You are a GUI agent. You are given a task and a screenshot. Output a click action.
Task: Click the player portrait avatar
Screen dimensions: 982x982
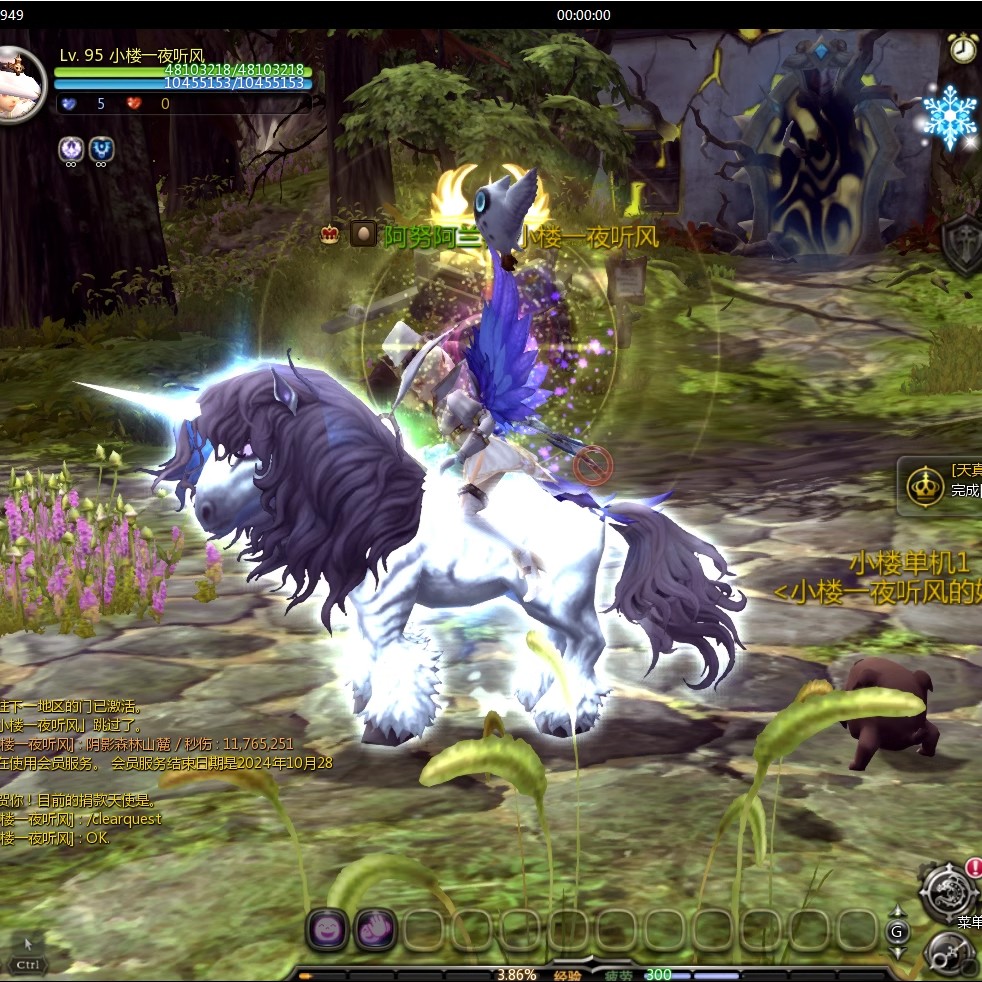tap(20, 84)
